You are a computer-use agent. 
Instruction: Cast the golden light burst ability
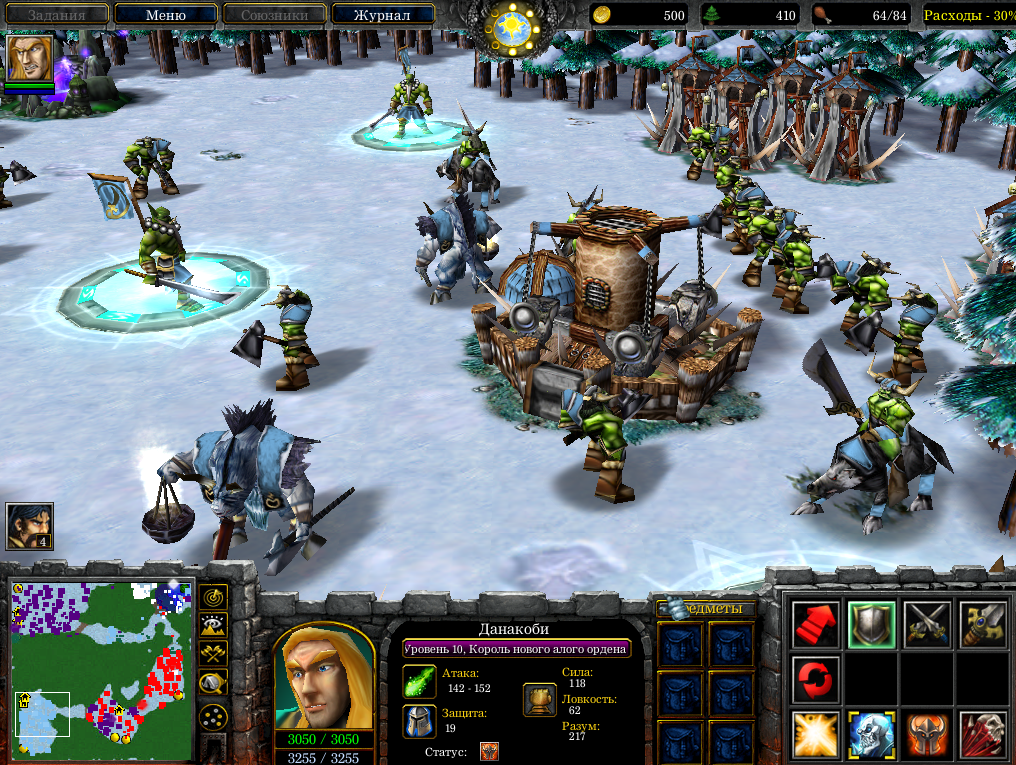tap(815, 735)
